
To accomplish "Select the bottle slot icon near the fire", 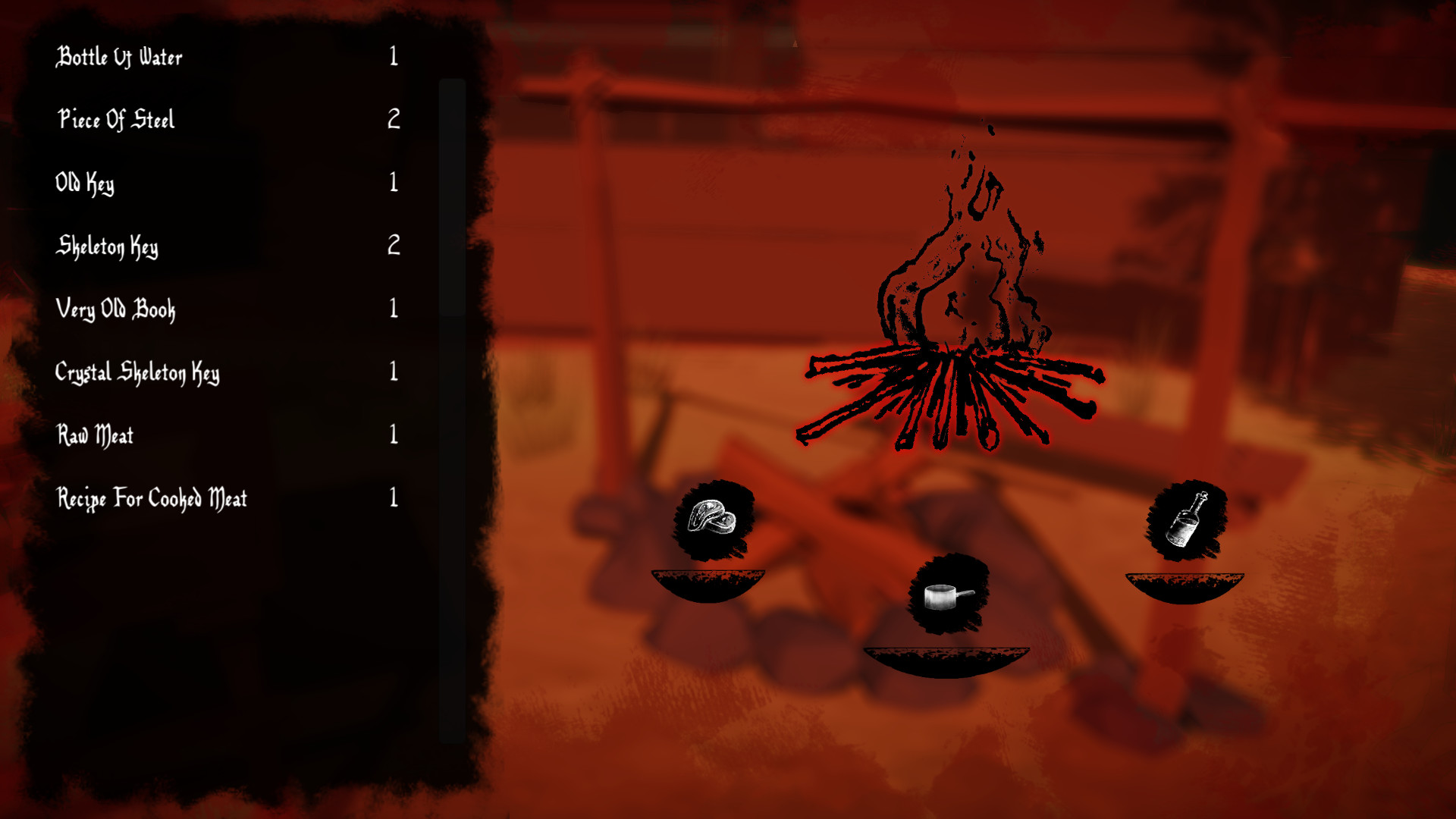I will pos(1185,521).
